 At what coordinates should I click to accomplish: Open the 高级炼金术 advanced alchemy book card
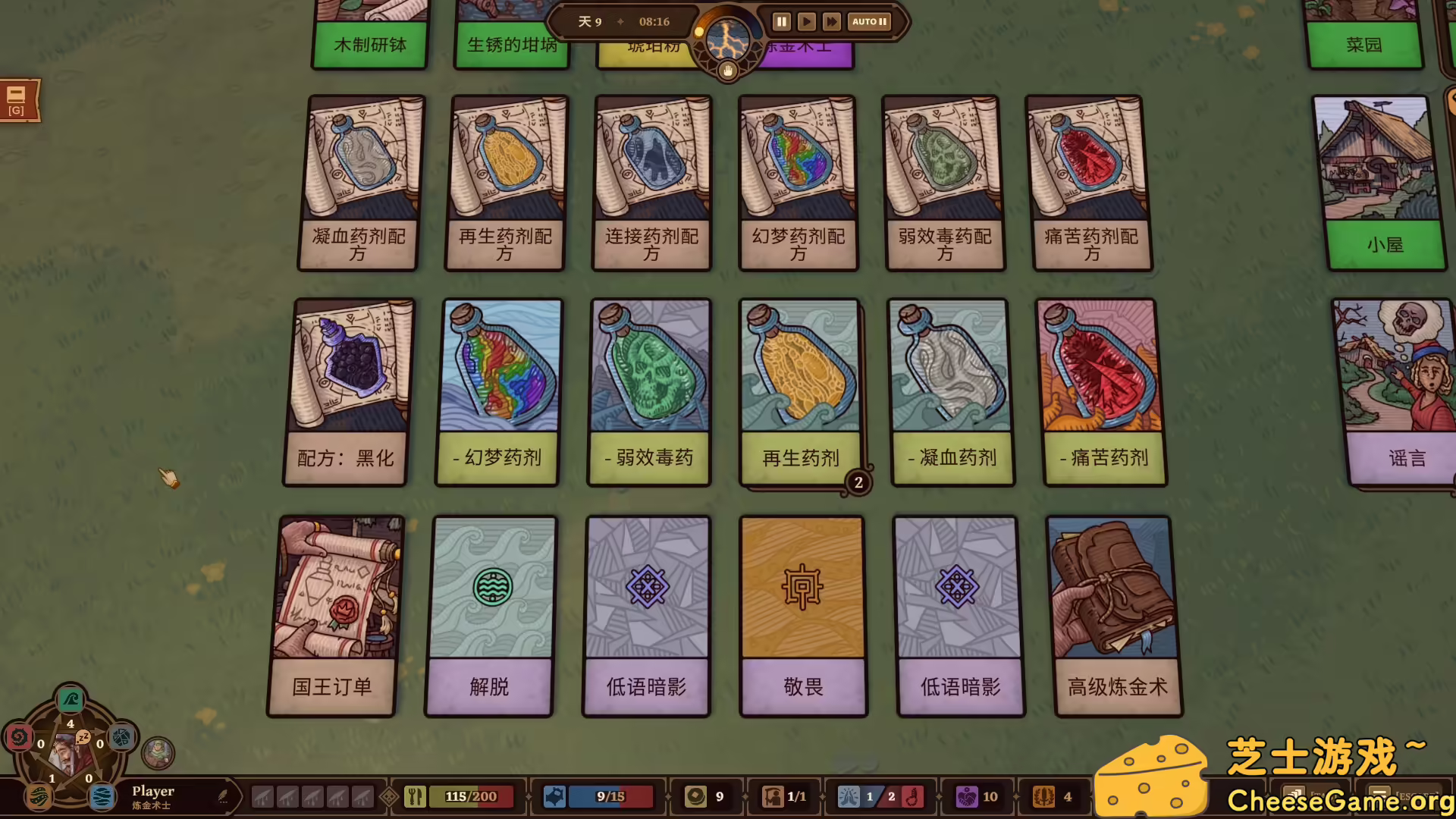1116,614
